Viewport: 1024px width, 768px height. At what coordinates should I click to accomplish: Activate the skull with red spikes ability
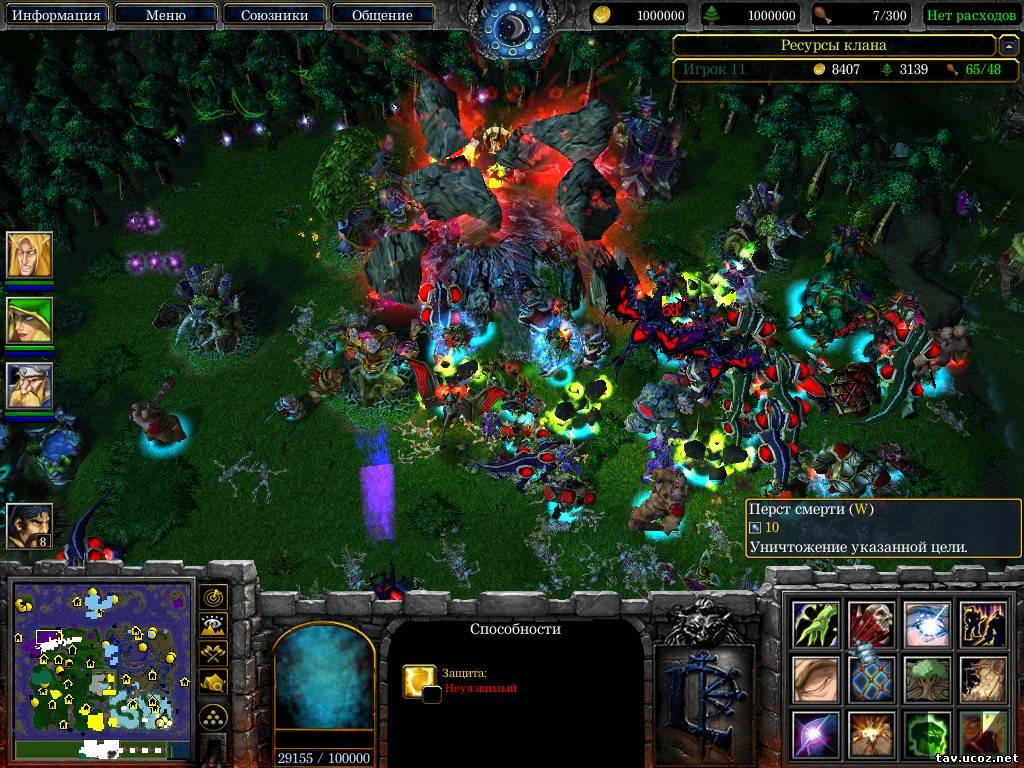click(872, 624)
